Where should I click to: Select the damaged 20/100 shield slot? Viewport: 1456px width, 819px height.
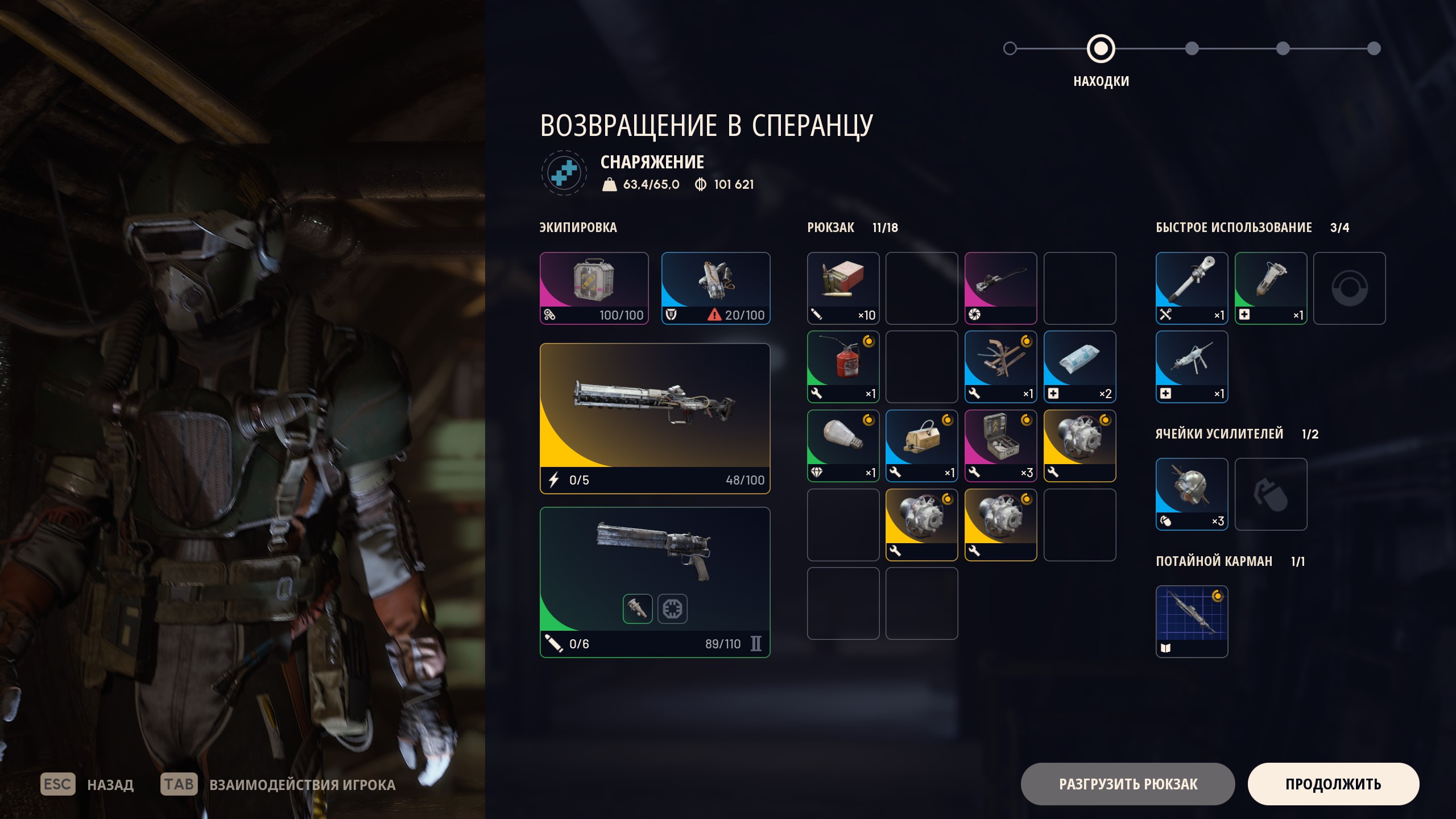tap(715, 288)
